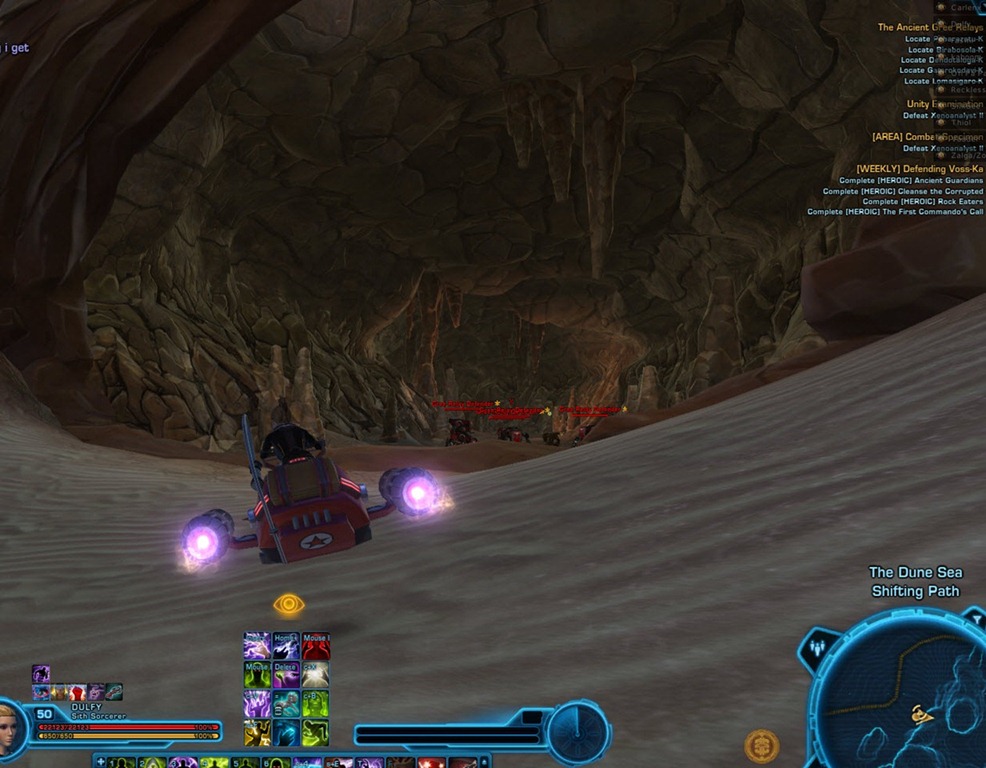Click the plus button on quickbar
Screen dimensions: 986x768
point(100,762)
